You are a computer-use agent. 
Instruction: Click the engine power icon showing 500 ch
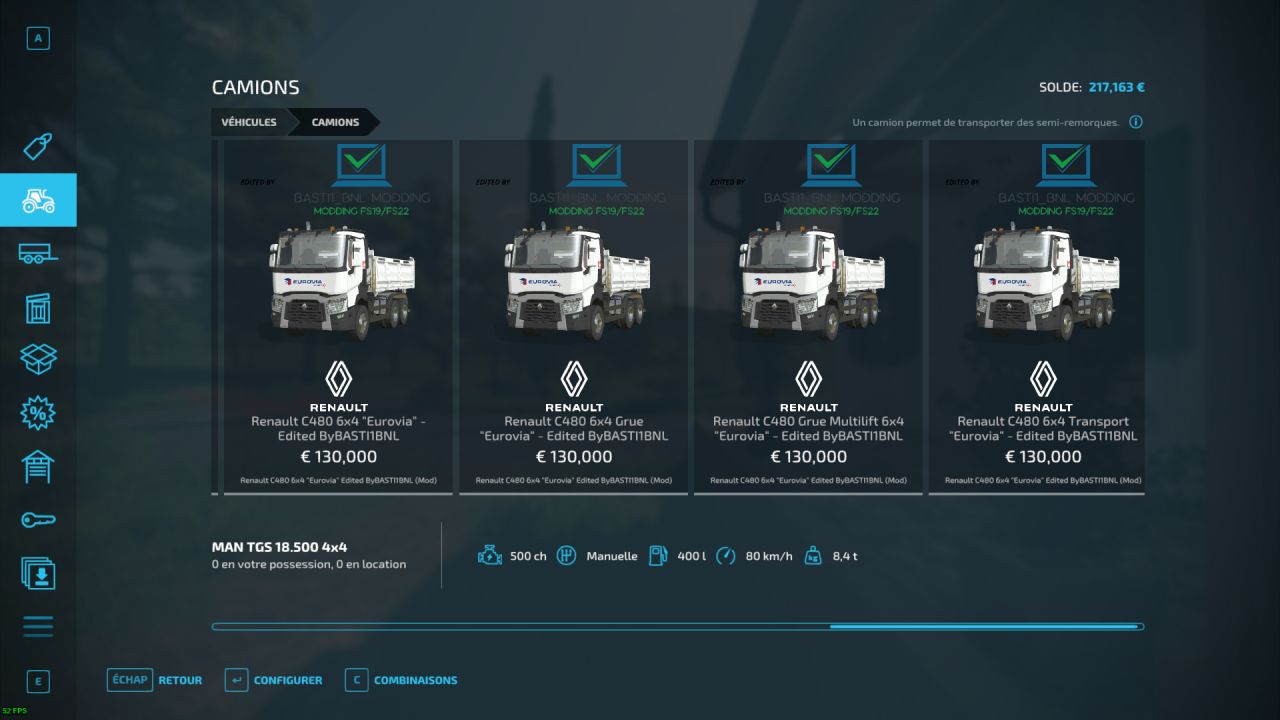coord(489,555)
